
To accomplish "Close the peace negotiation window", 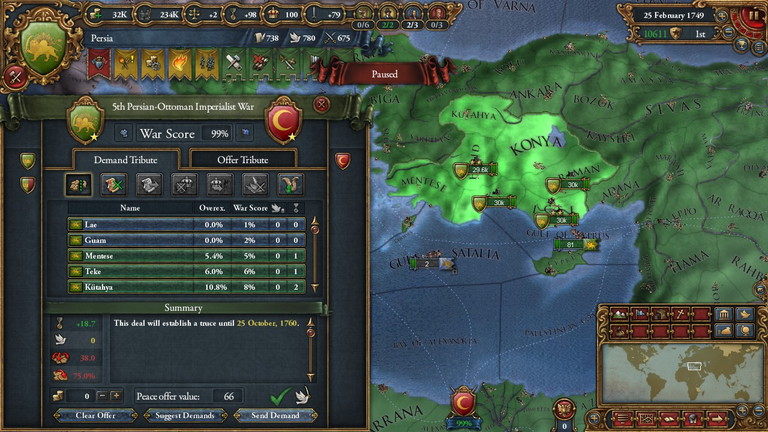I will pyautogui.click(x=321, y=103).
